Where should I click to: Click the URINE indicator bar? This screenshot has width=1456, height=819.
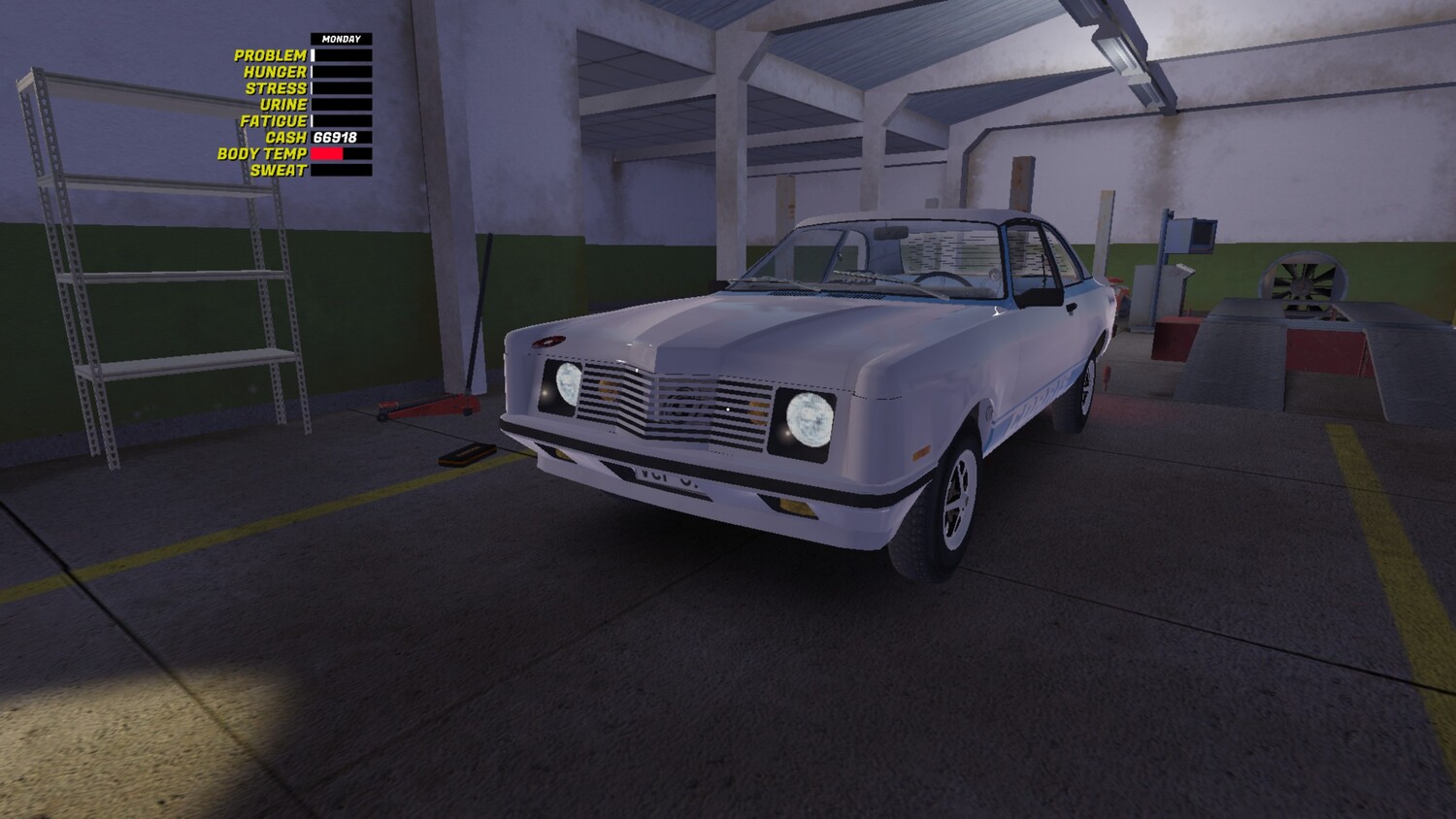point(340,102)
